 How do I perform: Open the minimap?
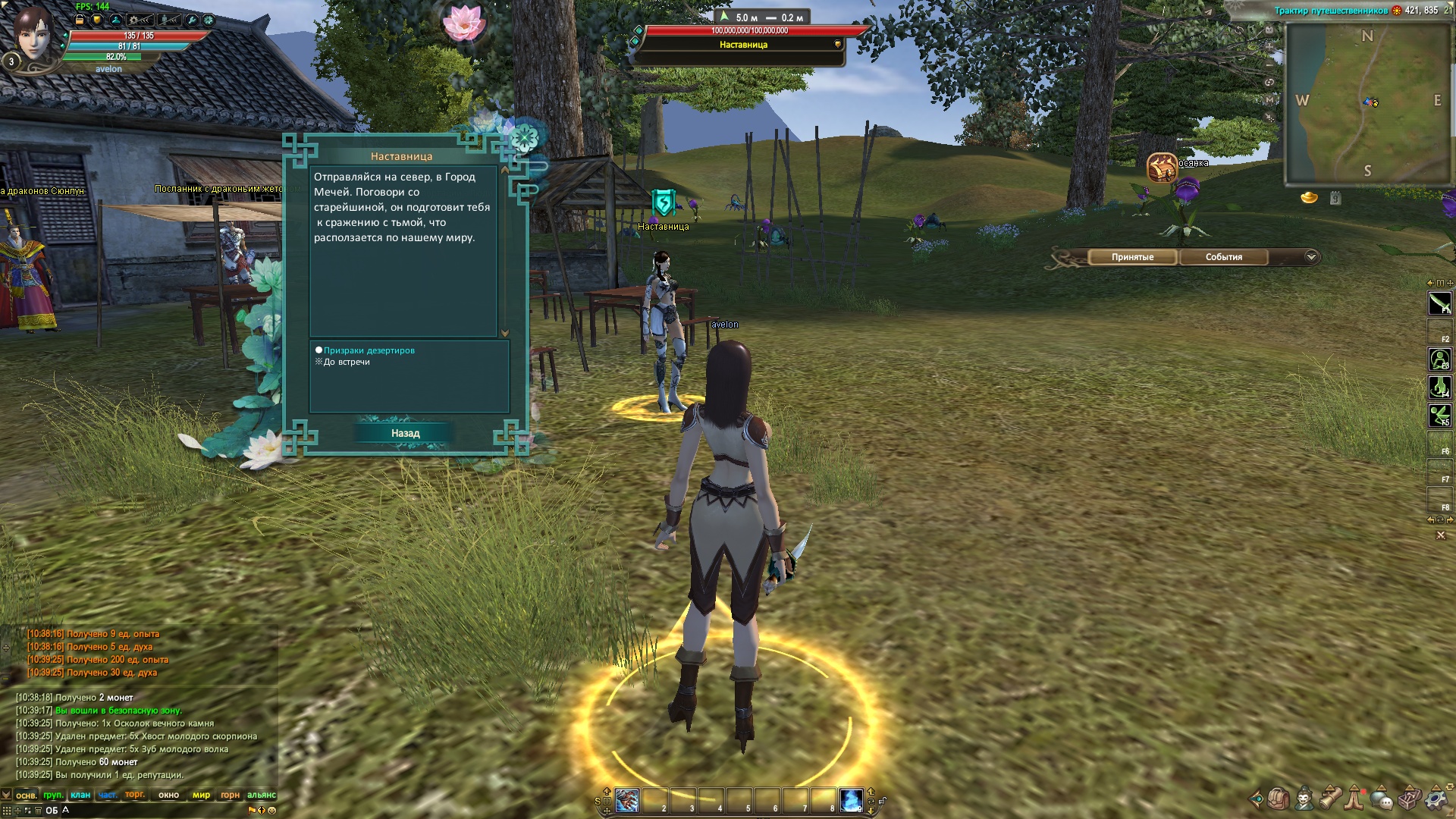1367,102
